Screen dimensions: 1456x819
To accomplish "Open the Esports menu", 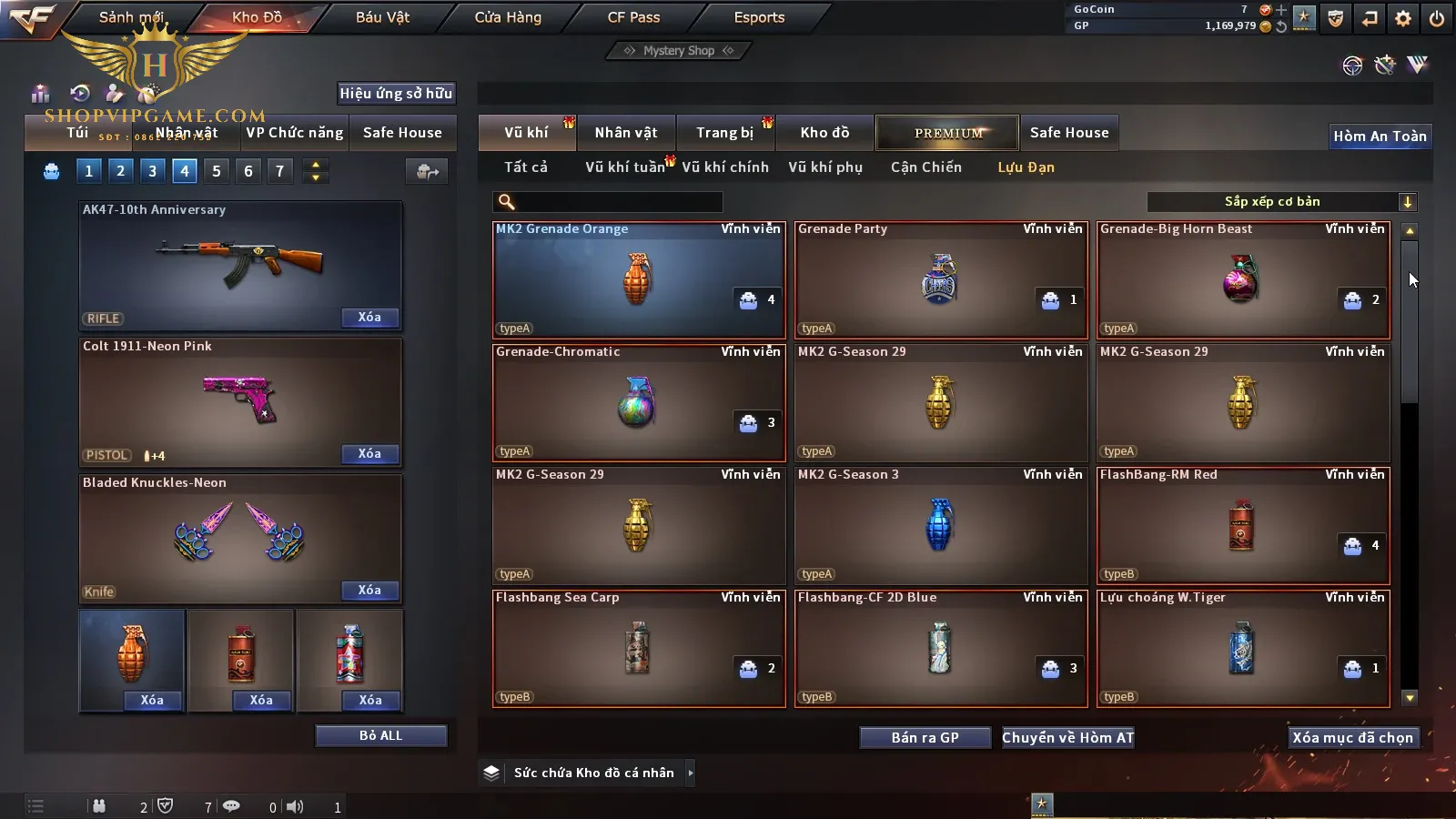I will point(759,17).
